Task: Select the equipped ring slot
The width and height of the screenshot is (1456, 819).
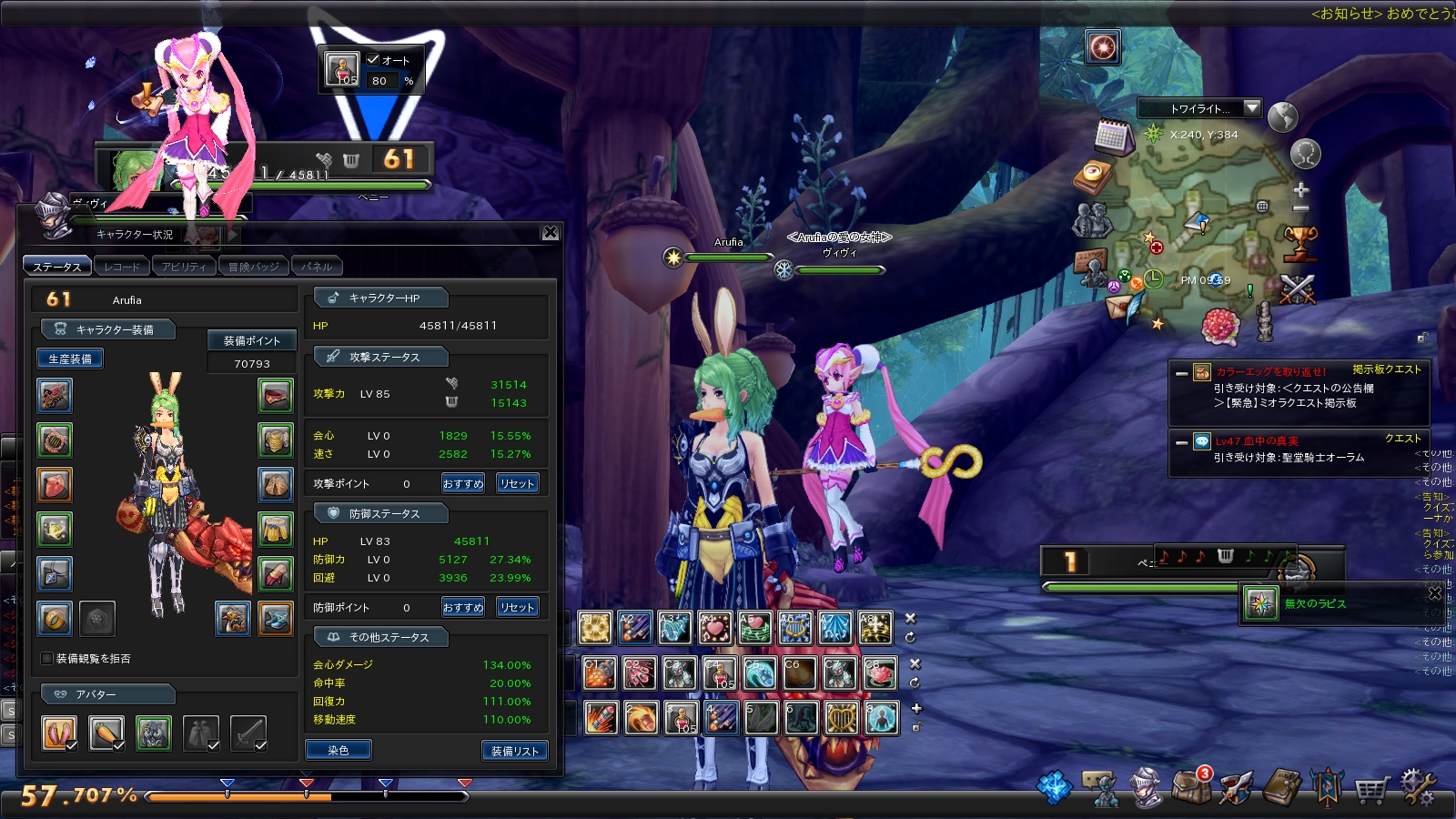Action: 55,618
